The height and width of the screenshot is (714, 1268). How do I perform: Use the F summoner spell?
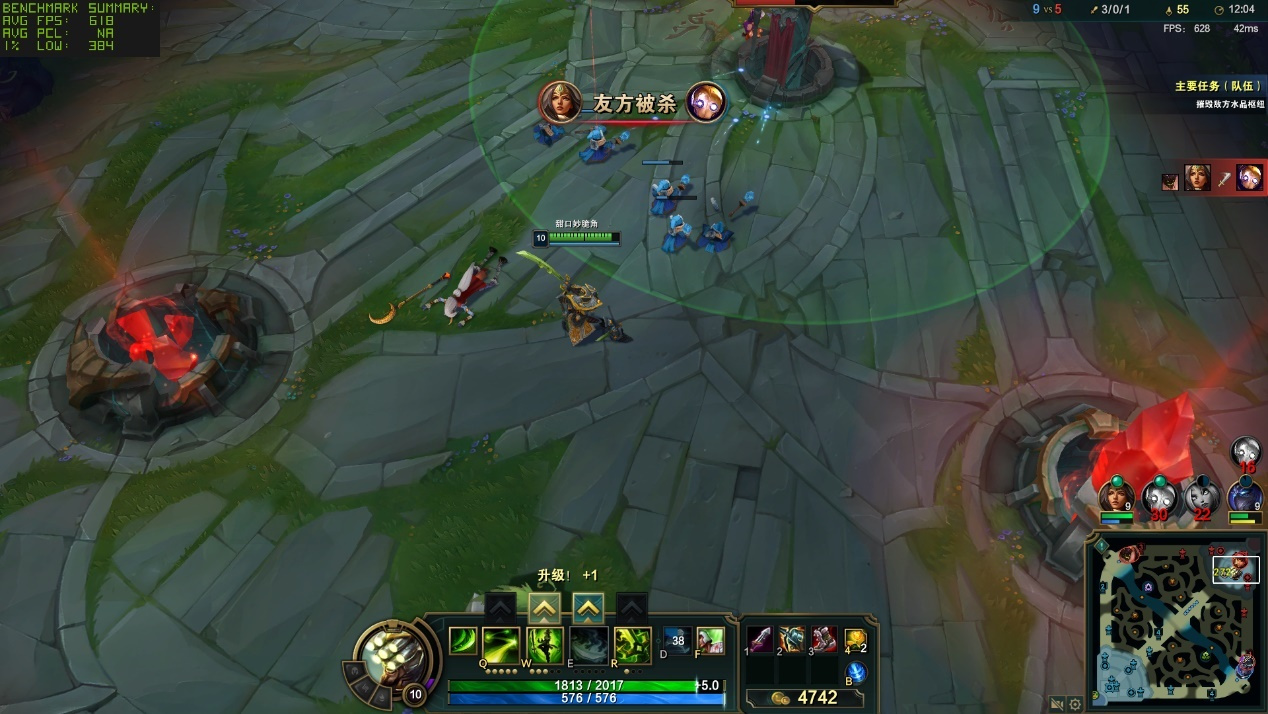710,641
